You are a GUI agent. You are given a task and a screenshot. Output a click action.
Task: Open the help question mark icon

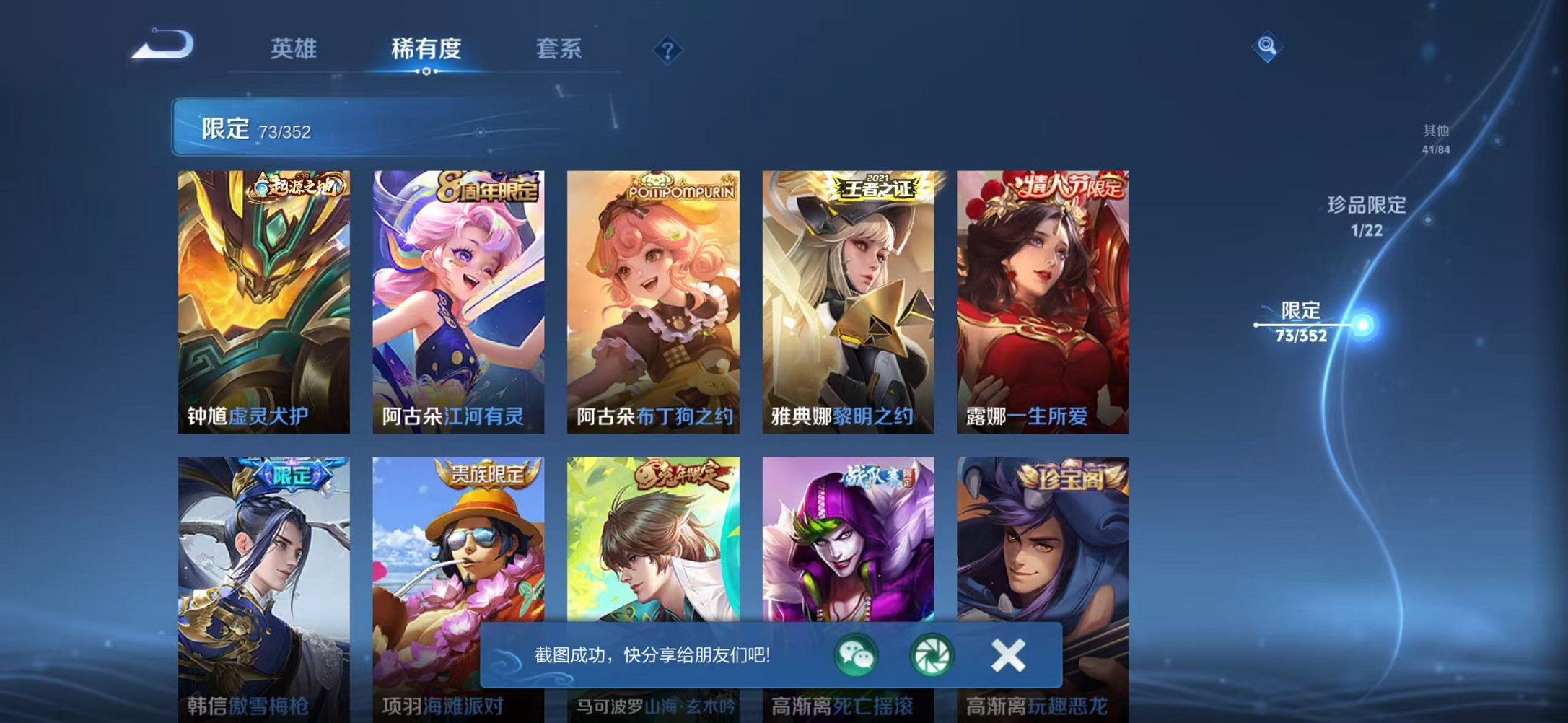pos(667,51)
